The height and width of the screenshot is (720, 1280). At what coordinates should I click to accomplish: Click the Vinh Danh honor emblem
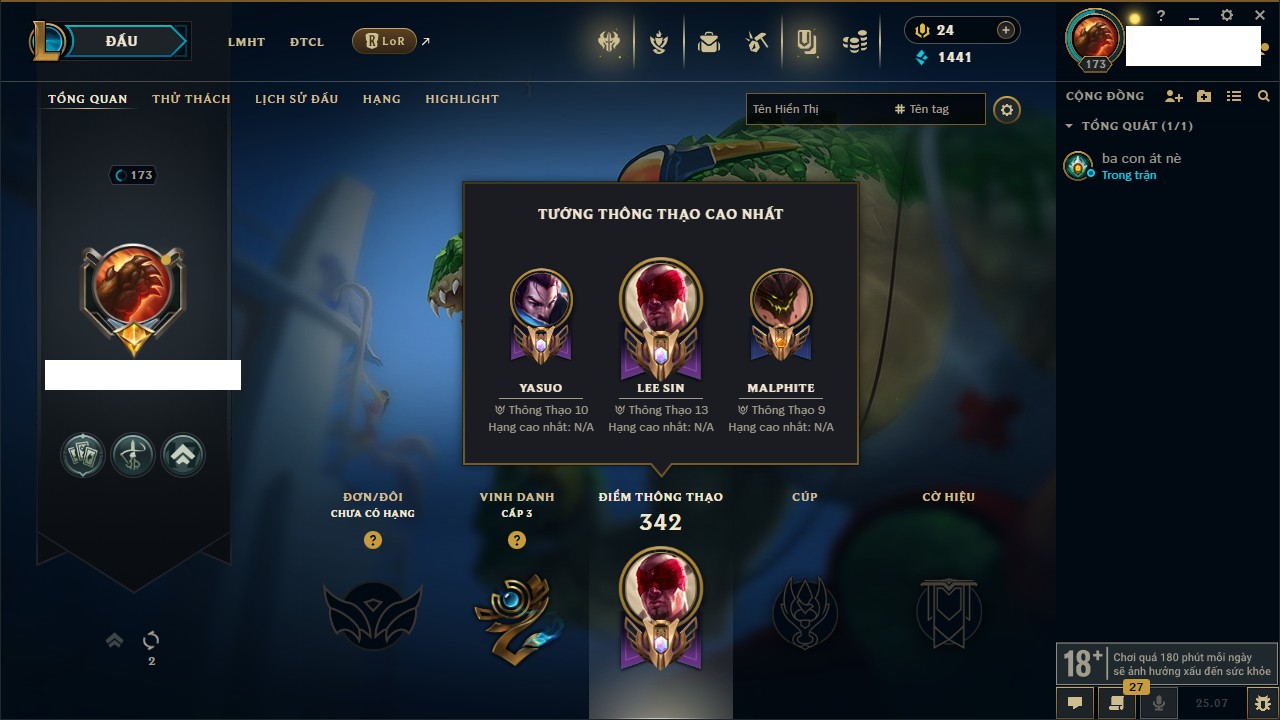(x=516, y=612)
